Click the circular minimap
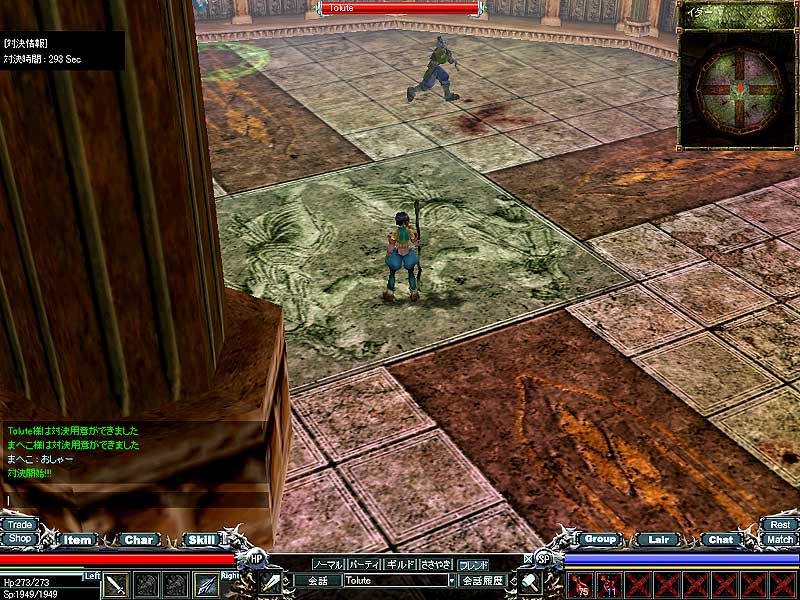800x600 pixels. click(x=738, y=89)
